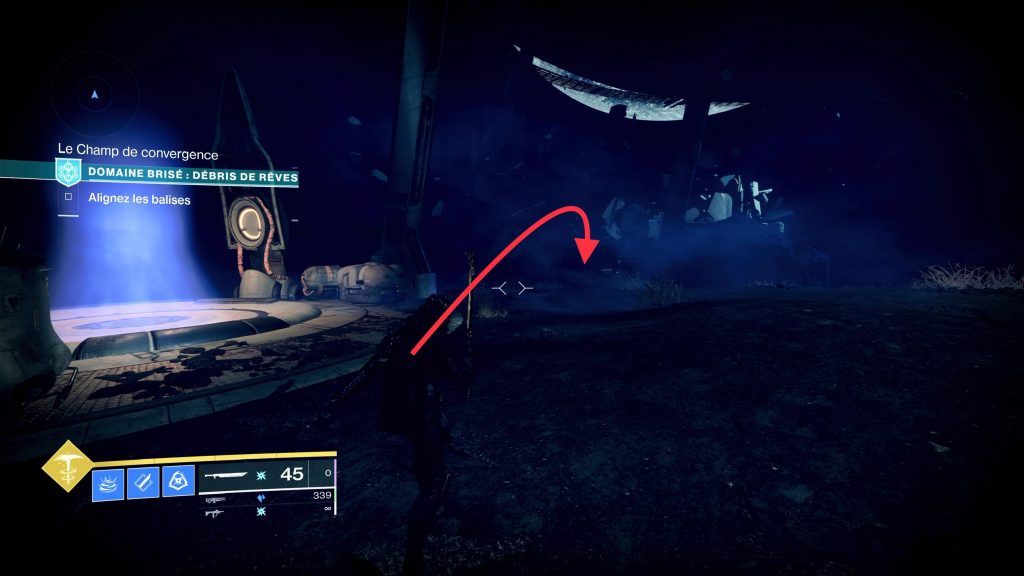Viewport: 1024px width, 576px height.
Task: Select the teal quest emblem shield icon
Action: pyautogui.click(x=68, y=171)
